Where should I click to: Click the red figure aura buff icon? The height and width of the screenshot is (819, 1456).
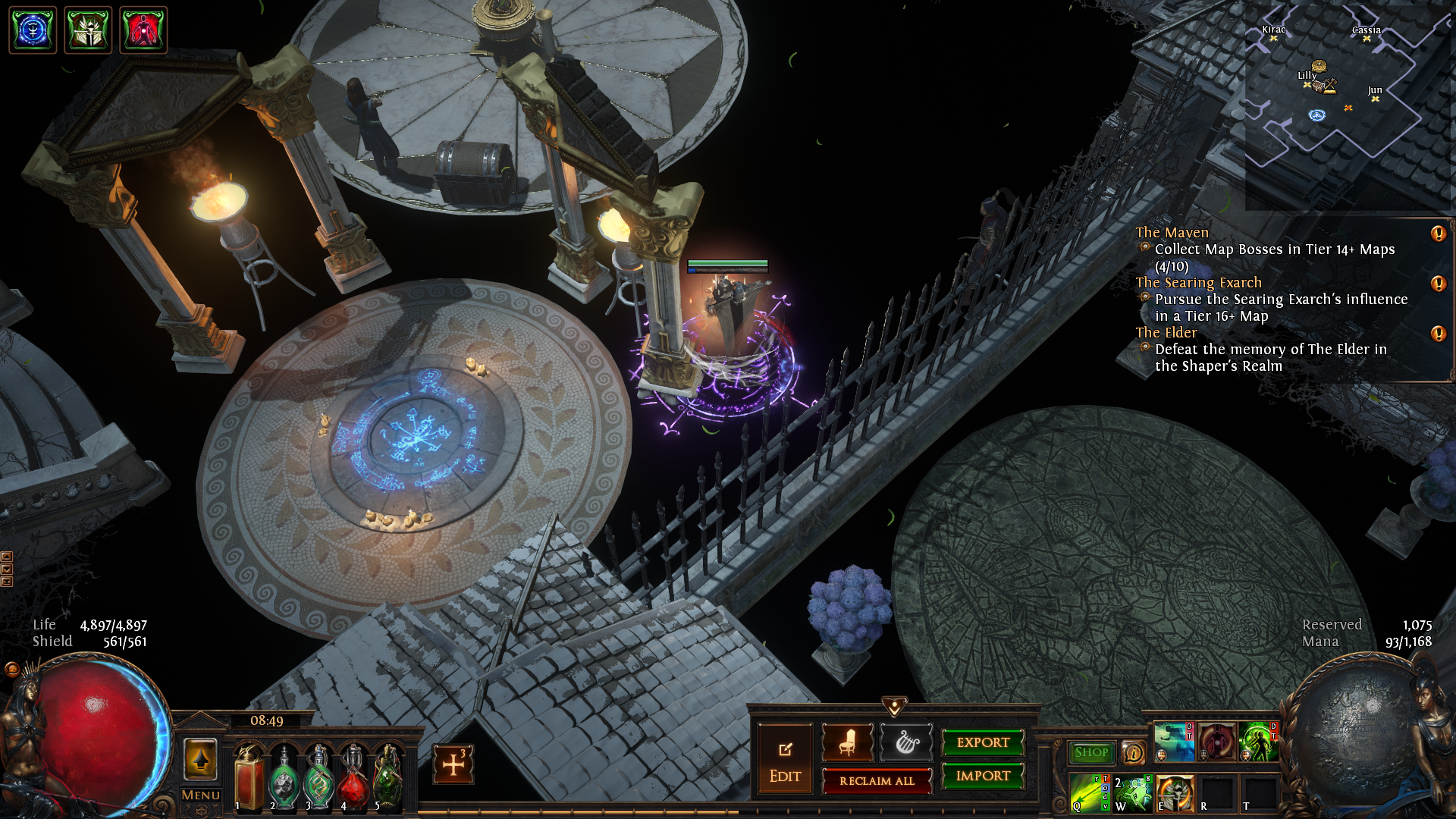143,30
